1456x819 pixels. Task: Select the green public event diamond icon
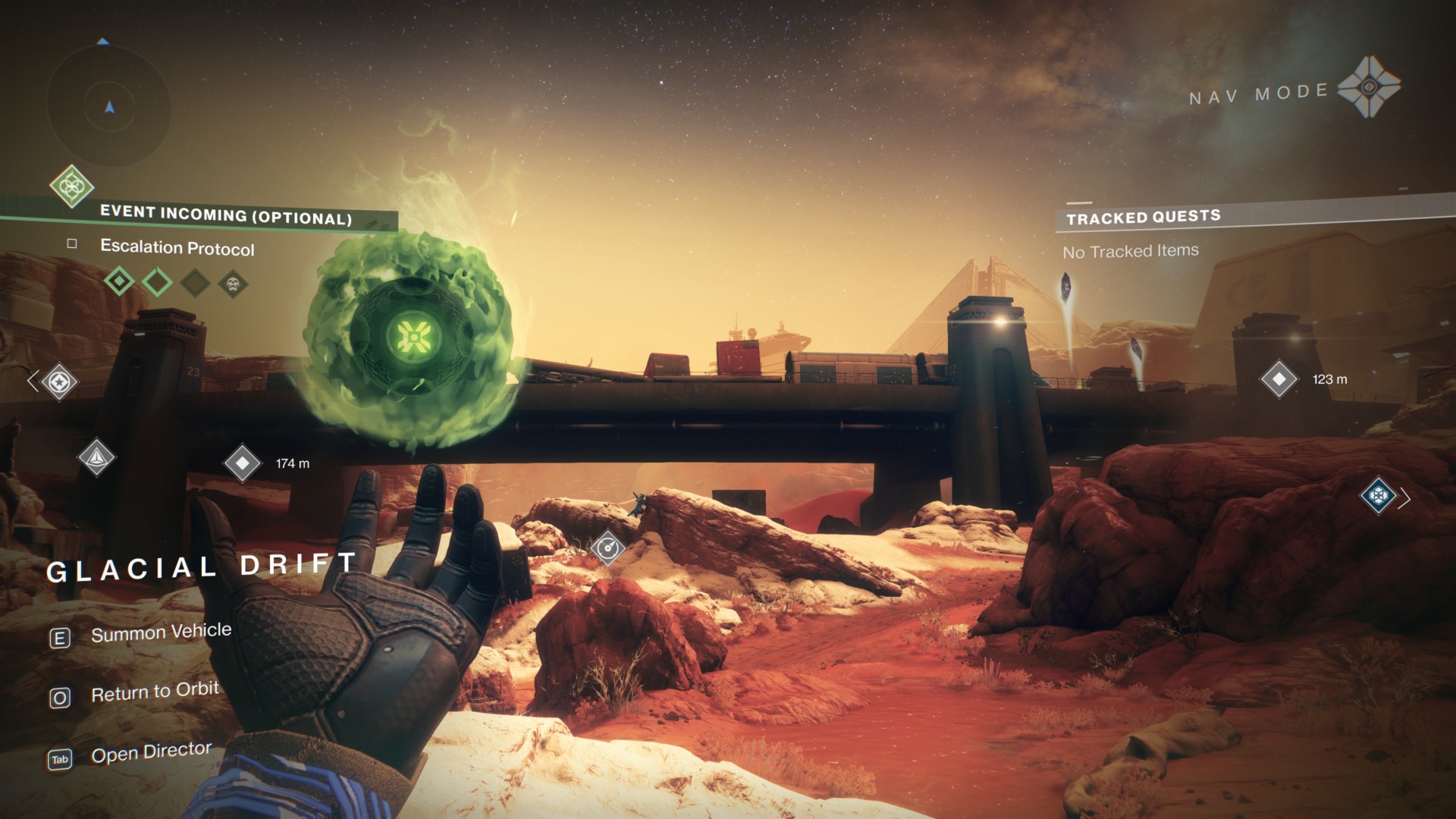[x=72, y=186]
